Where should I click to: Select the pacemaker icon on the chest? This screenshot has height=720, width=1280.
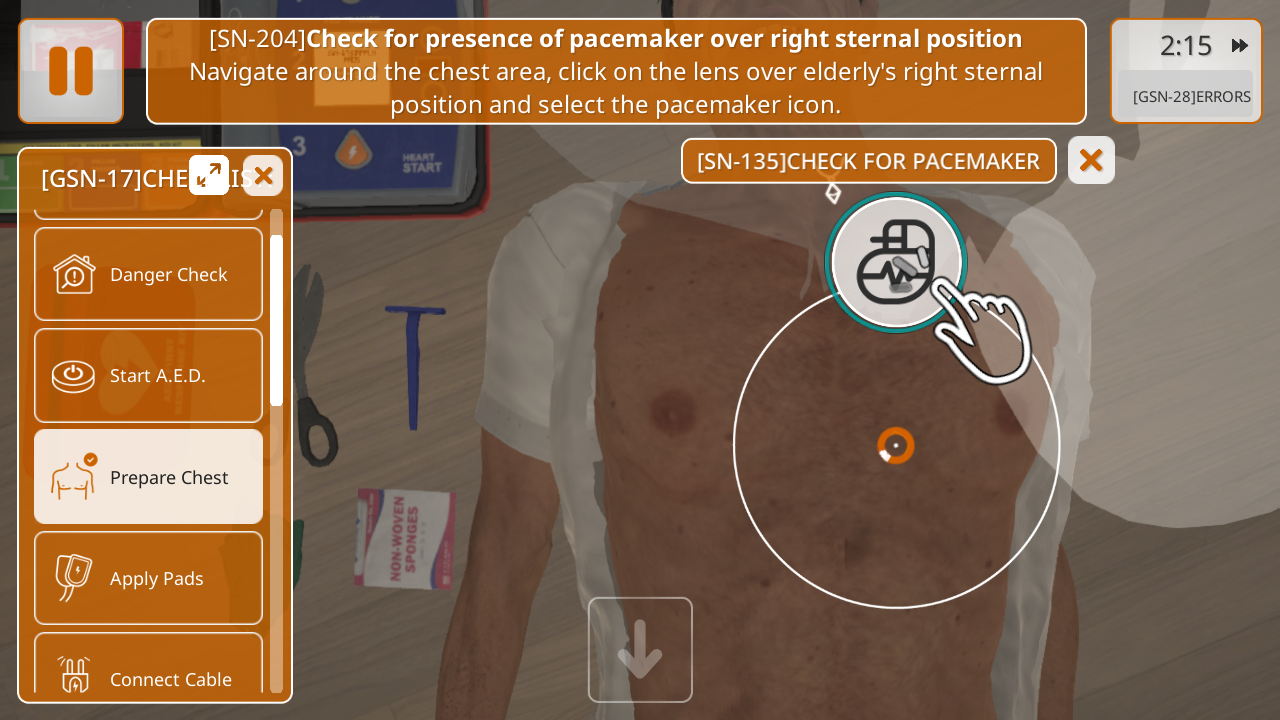pos(897,262)
